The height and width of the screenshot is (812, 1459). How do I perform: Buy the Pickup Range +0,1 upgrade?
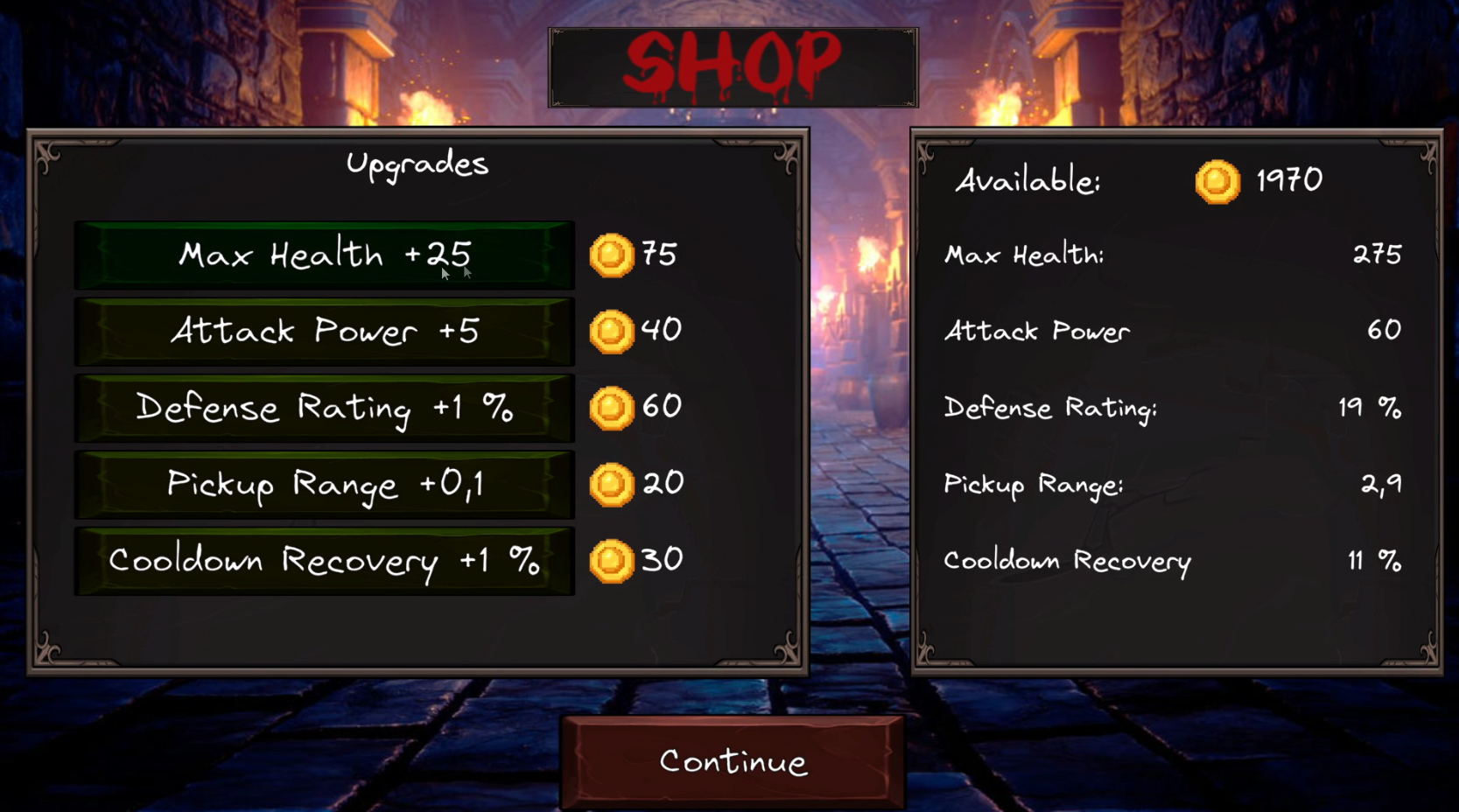(325, 483)
